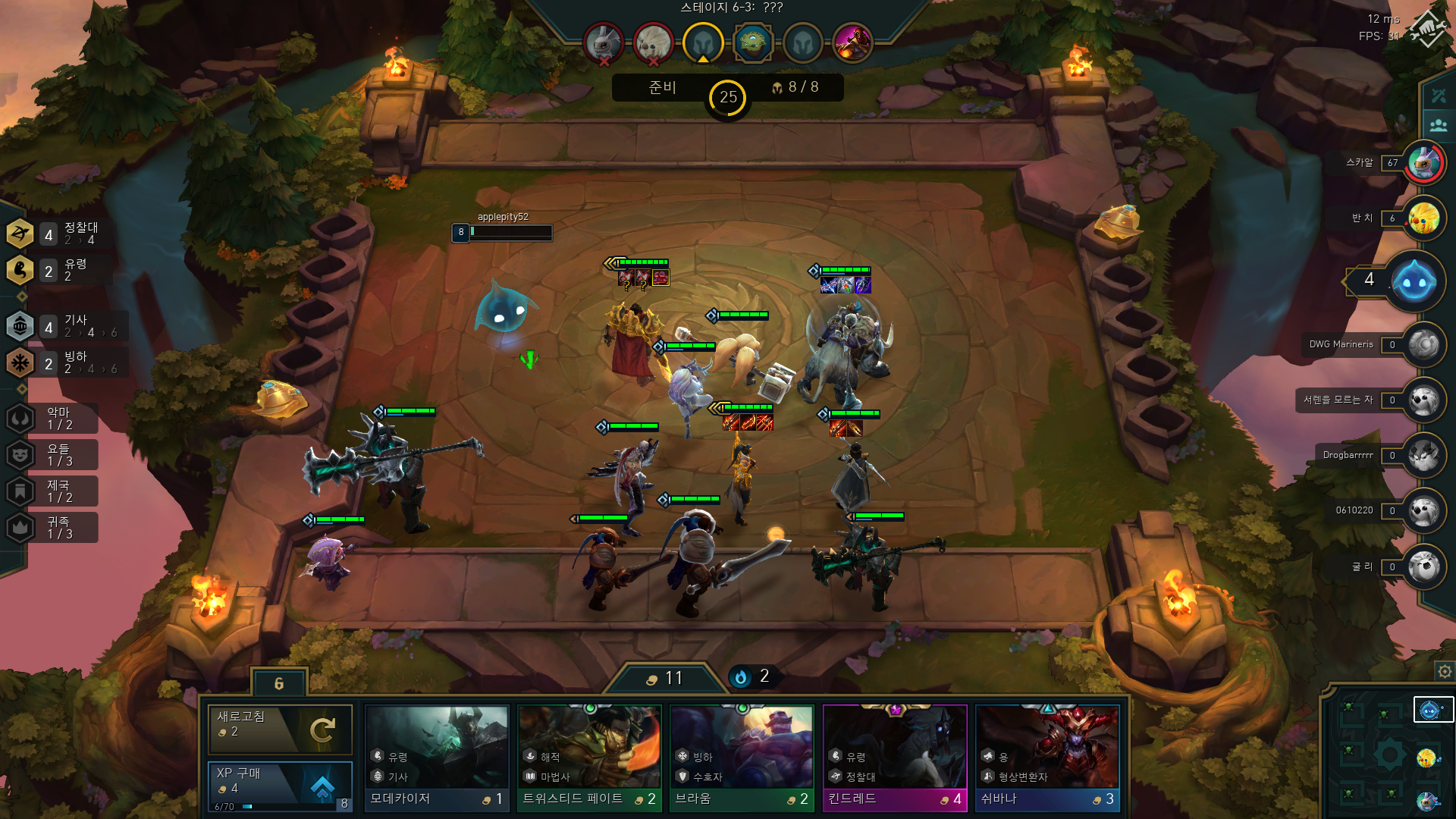Click the minimap in the corner

1388,755
